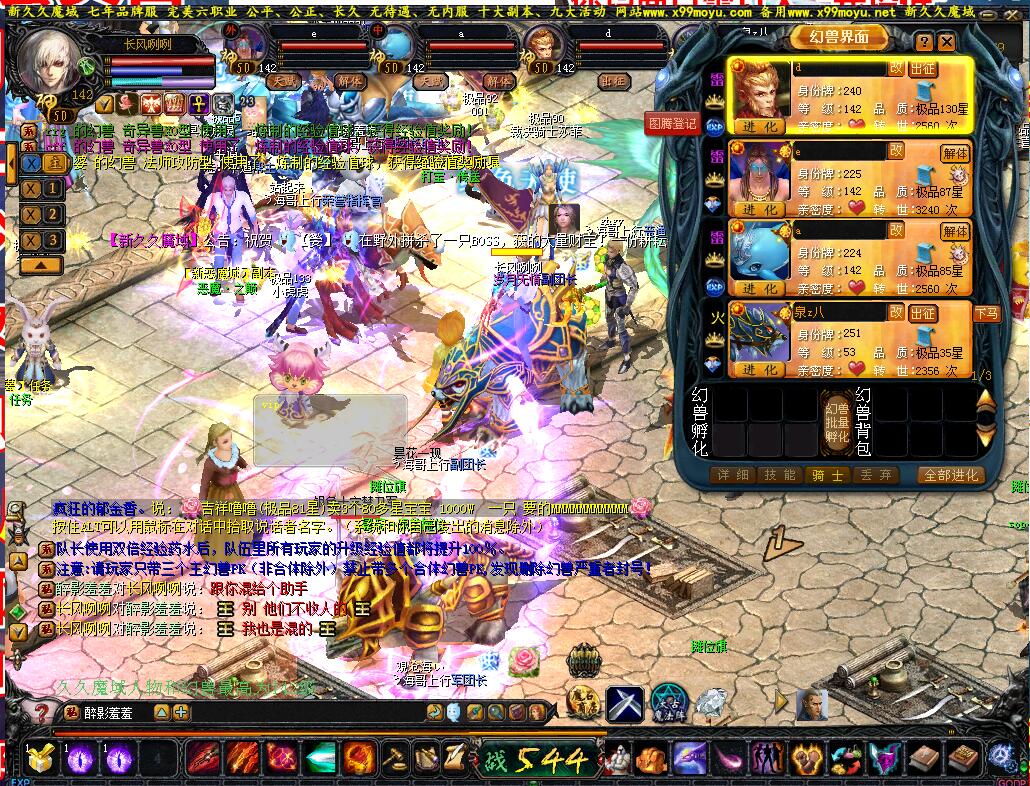Click the crossed swords icon above hotbar
The height and width of the screenshot is (786, 1030).
(625, 704)
